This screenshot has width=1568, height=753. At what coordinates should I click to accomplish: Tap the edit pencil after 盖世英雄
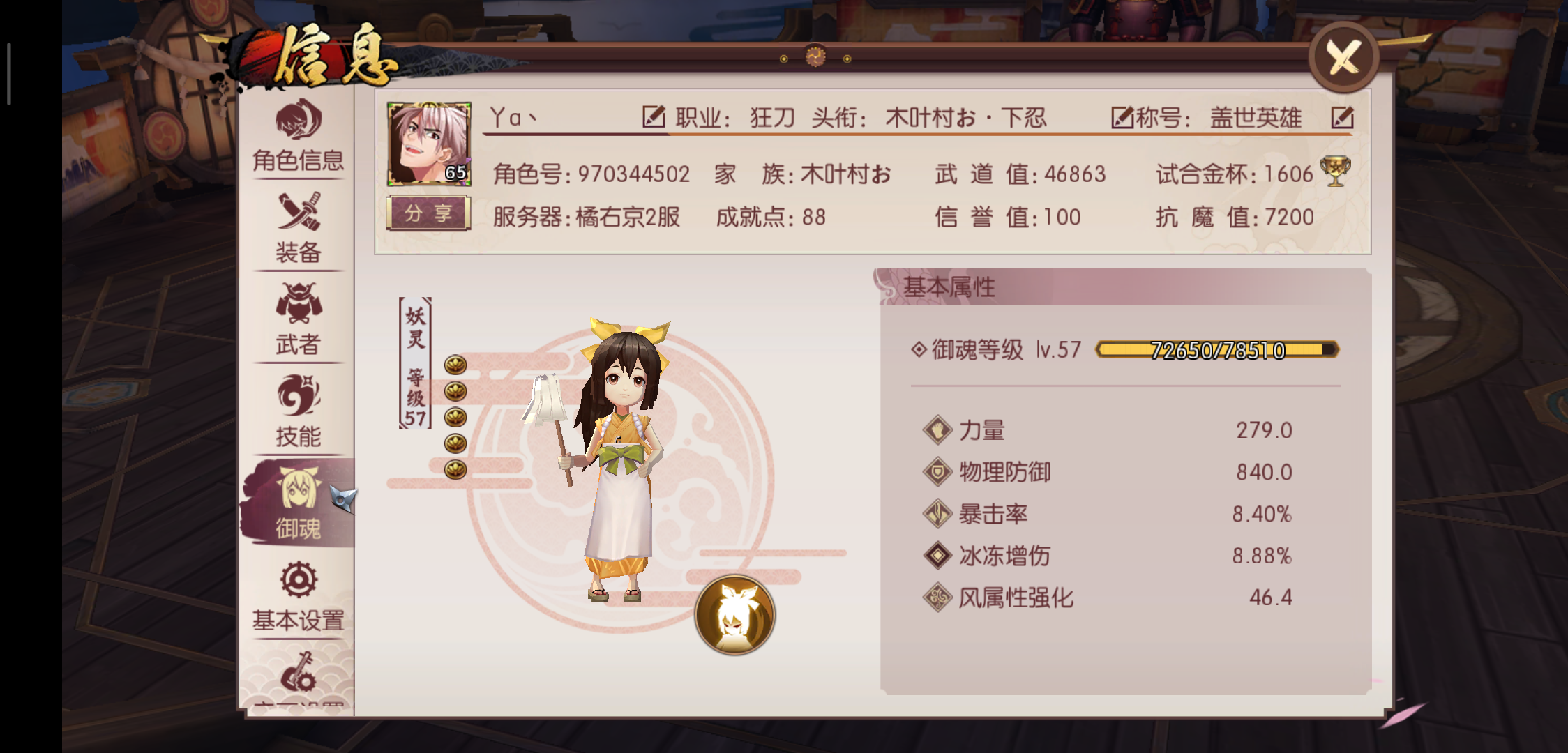coord(1341,119)
